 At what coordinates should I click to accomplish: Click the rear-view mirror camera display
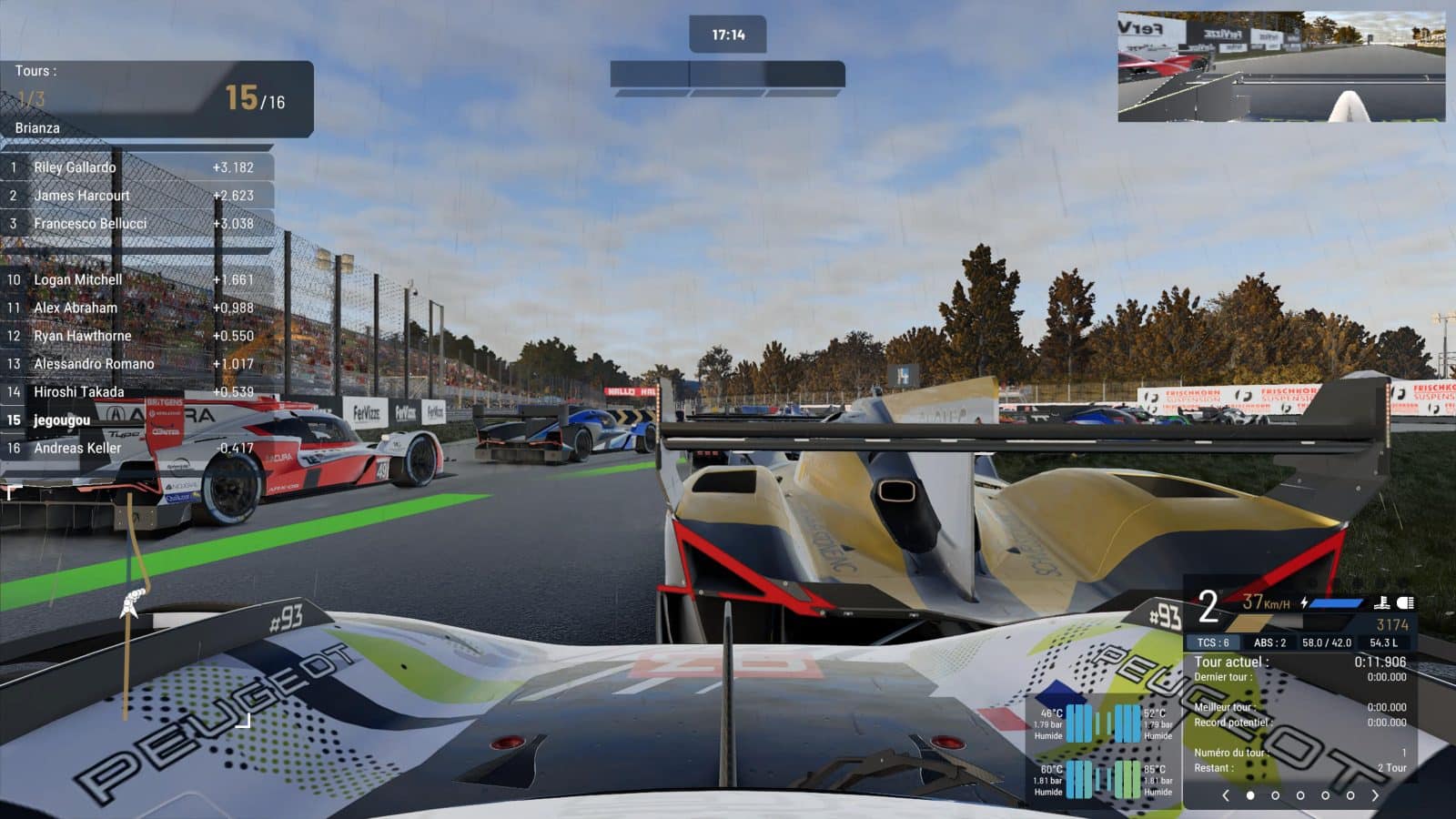(1280, 66)
